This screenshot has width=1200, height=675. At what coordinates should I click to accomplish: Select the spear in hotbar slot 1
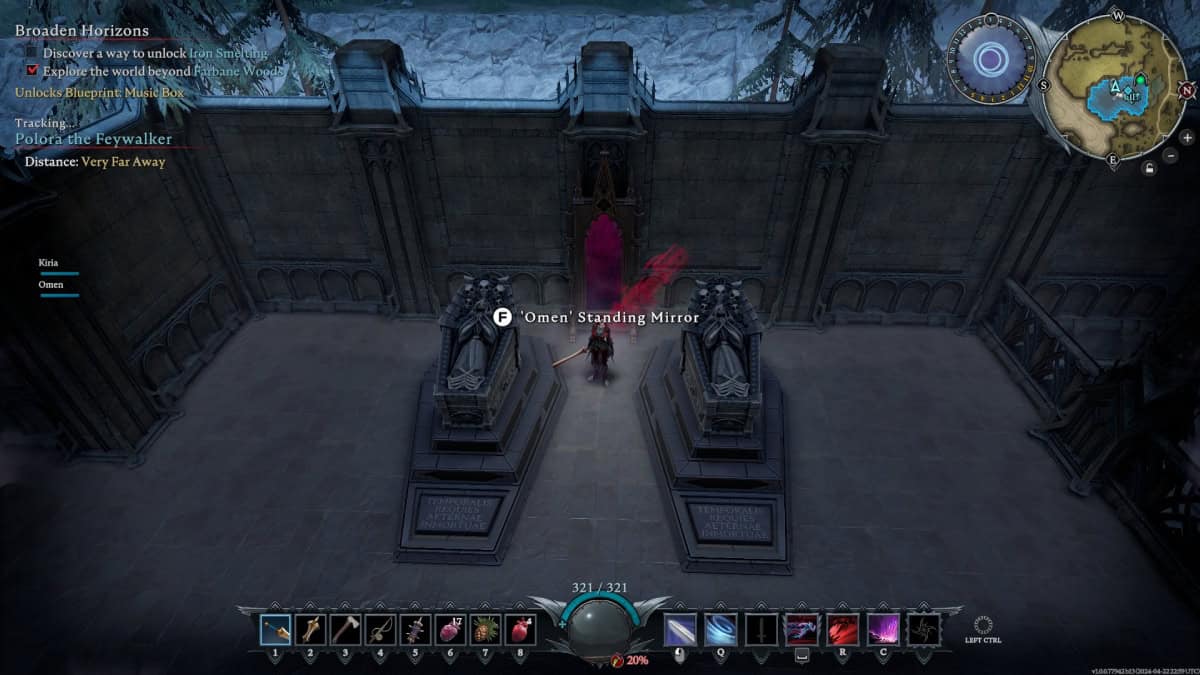tap(276, 630)
